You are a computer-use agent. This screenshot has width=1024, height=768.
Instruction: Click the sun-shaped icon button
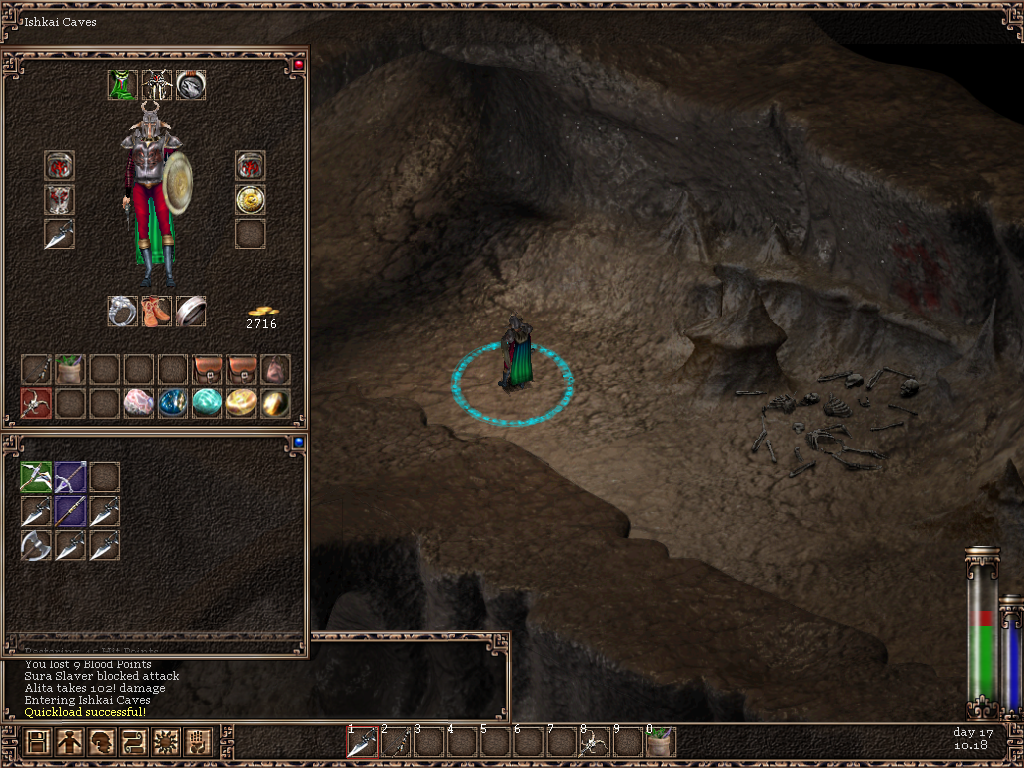click(x=166, y=743)
